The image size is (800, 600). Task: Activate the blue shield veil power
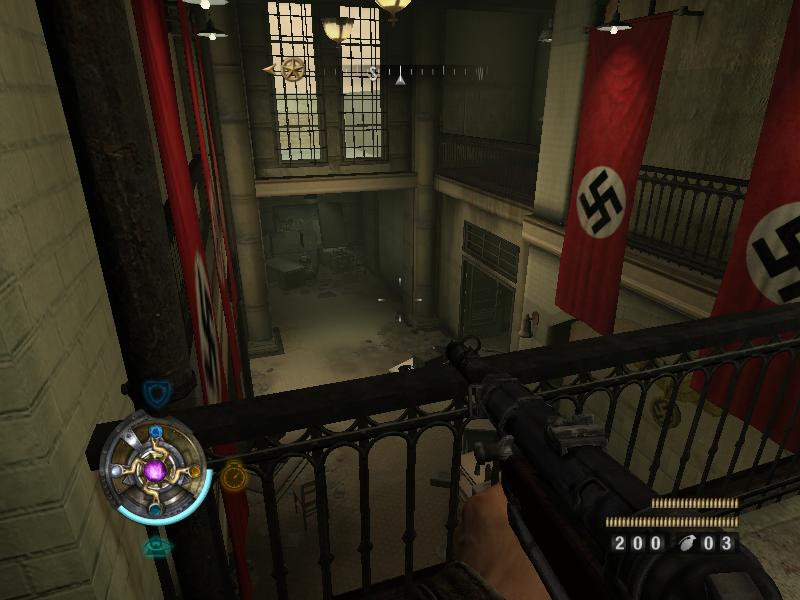[x=154, y=392]
